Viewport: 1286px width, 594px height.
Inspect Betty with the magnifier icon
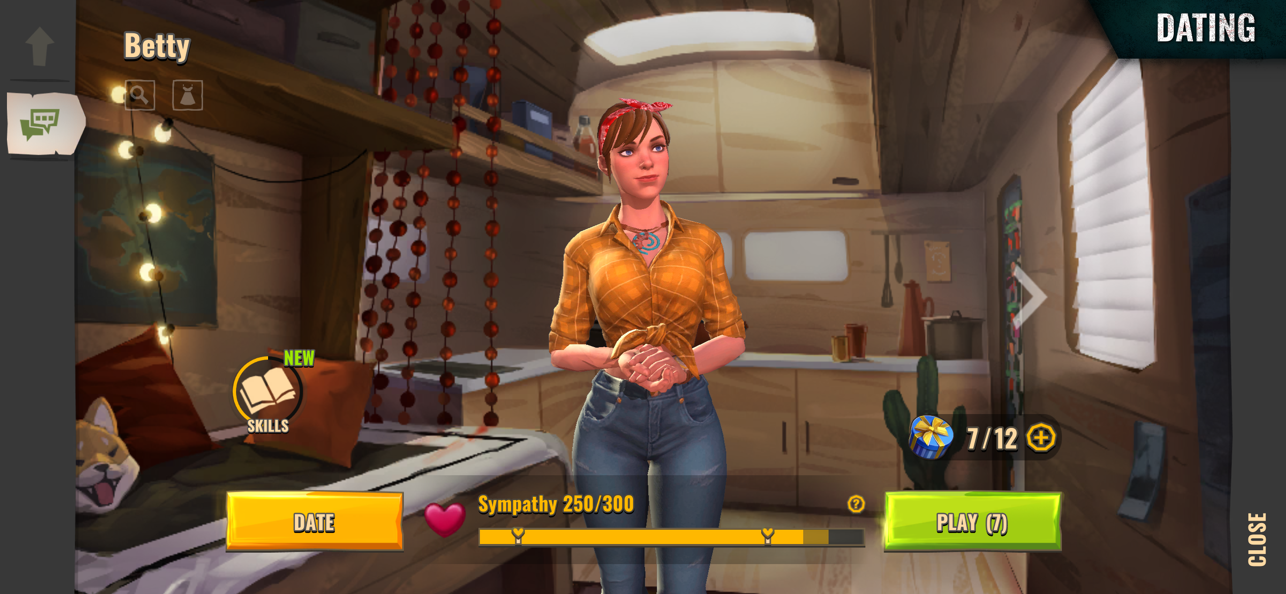[x=140, y=95]
